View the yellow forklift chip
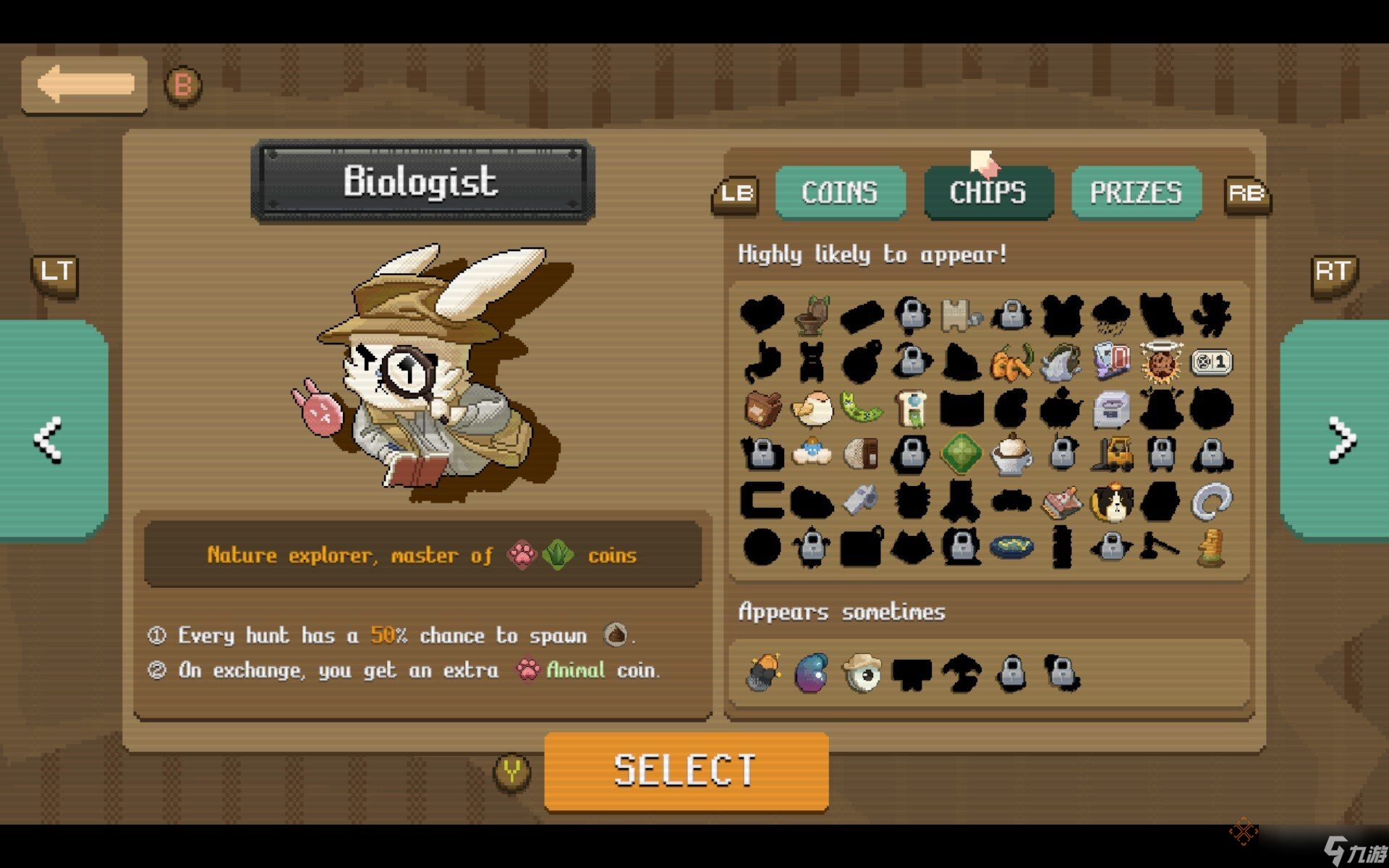This screenshot has height=868, width=1389. coord(1112,454)
